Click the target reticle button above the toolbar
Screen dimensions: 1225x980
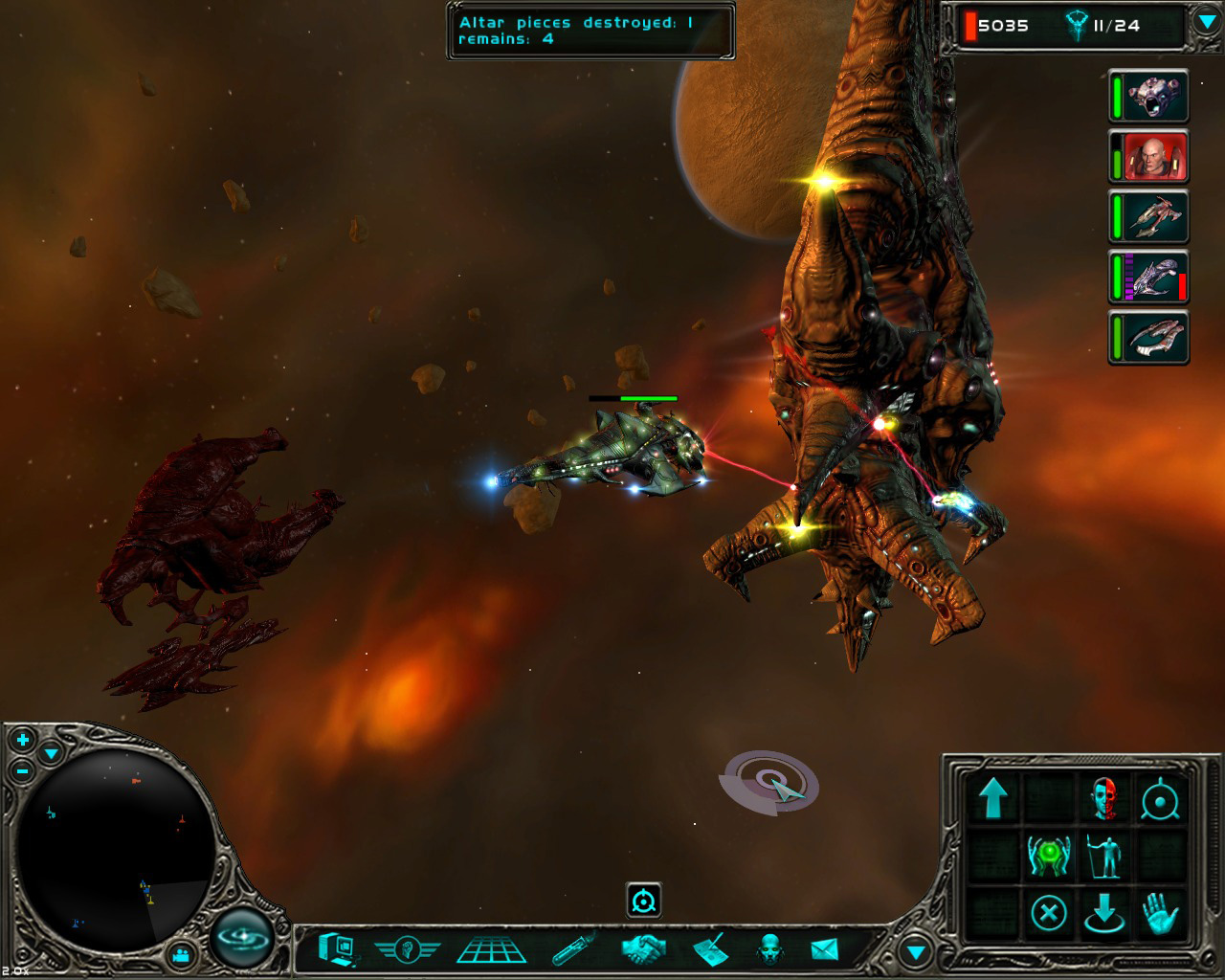click(644, 901)
